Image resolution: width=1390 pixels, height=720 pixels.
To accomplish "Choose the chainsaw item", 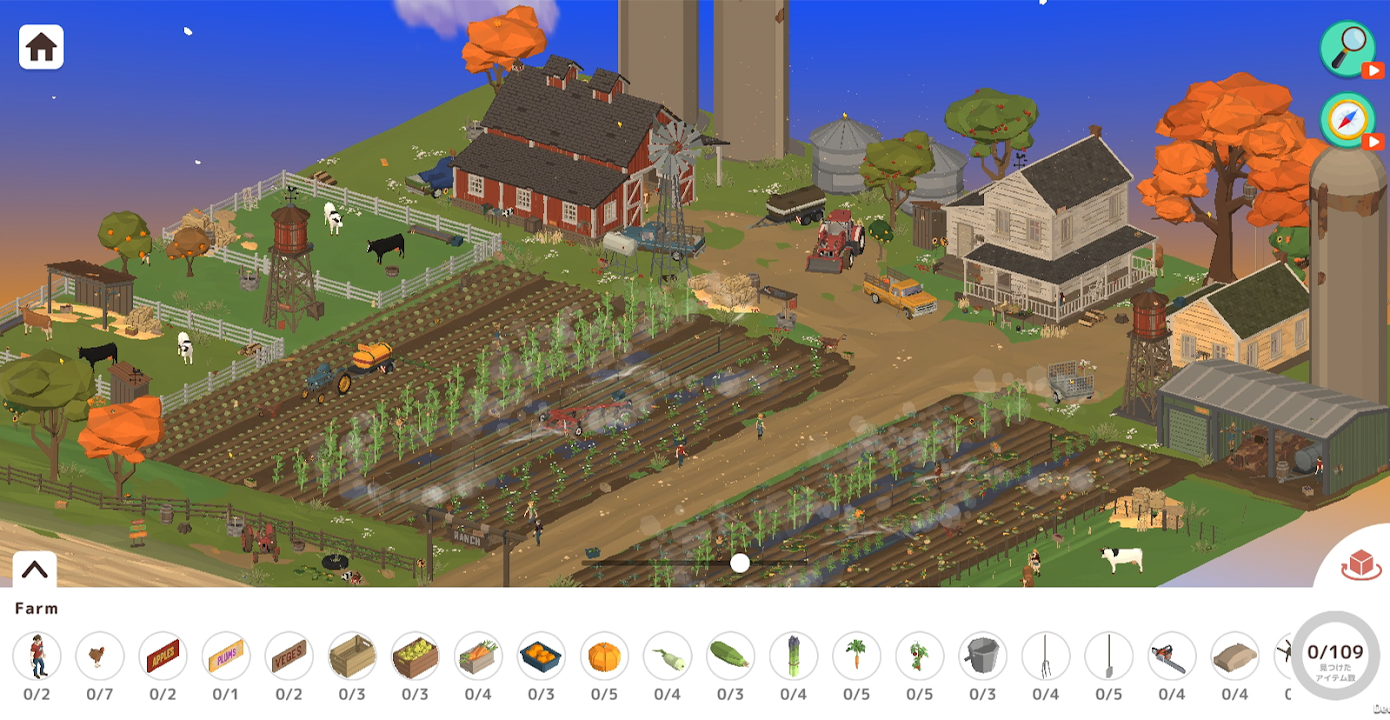I will click(1171, 657).
